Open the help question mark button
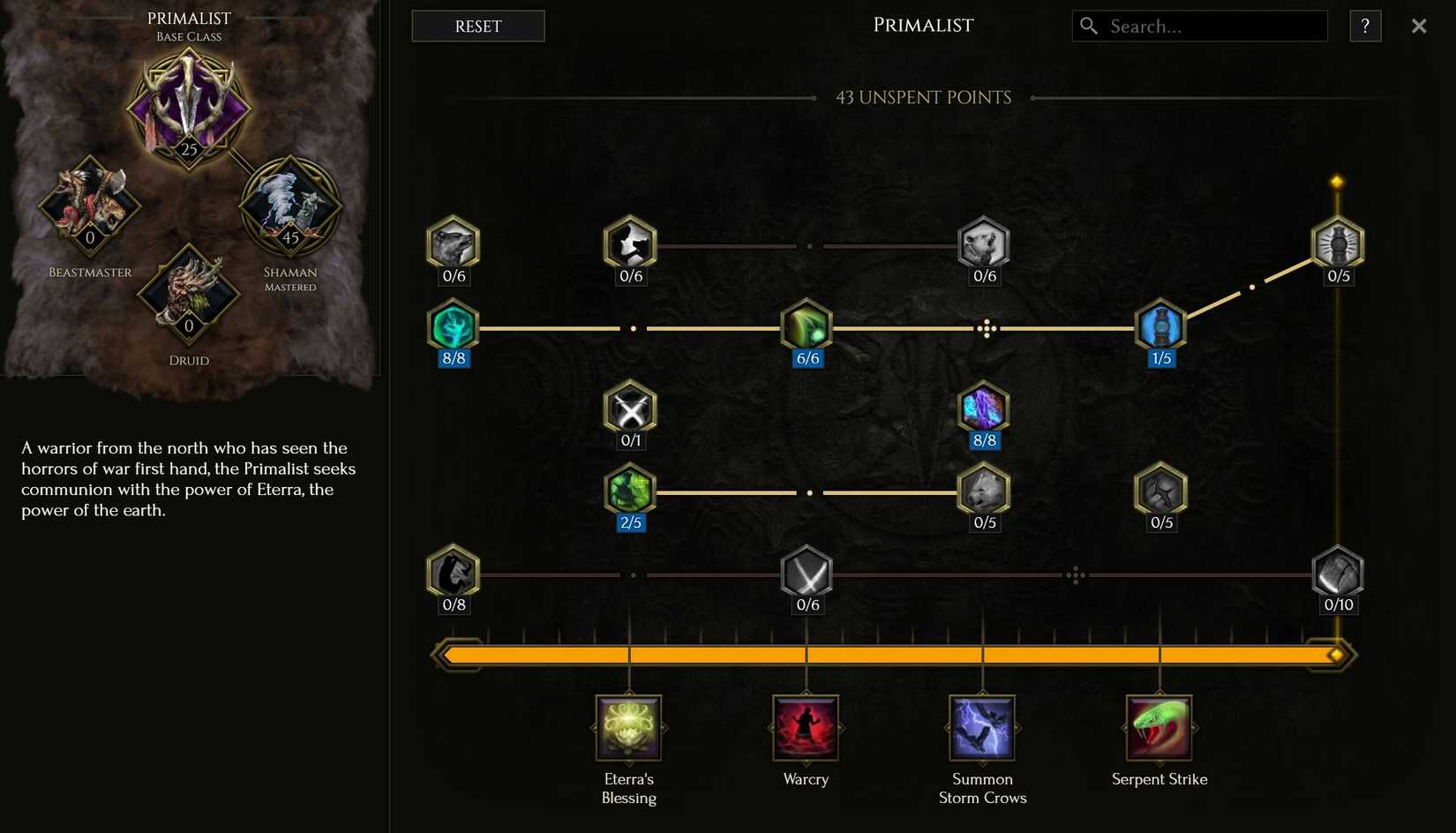The height and width of the screenshot is (833, 1456). coord(1365,26)
